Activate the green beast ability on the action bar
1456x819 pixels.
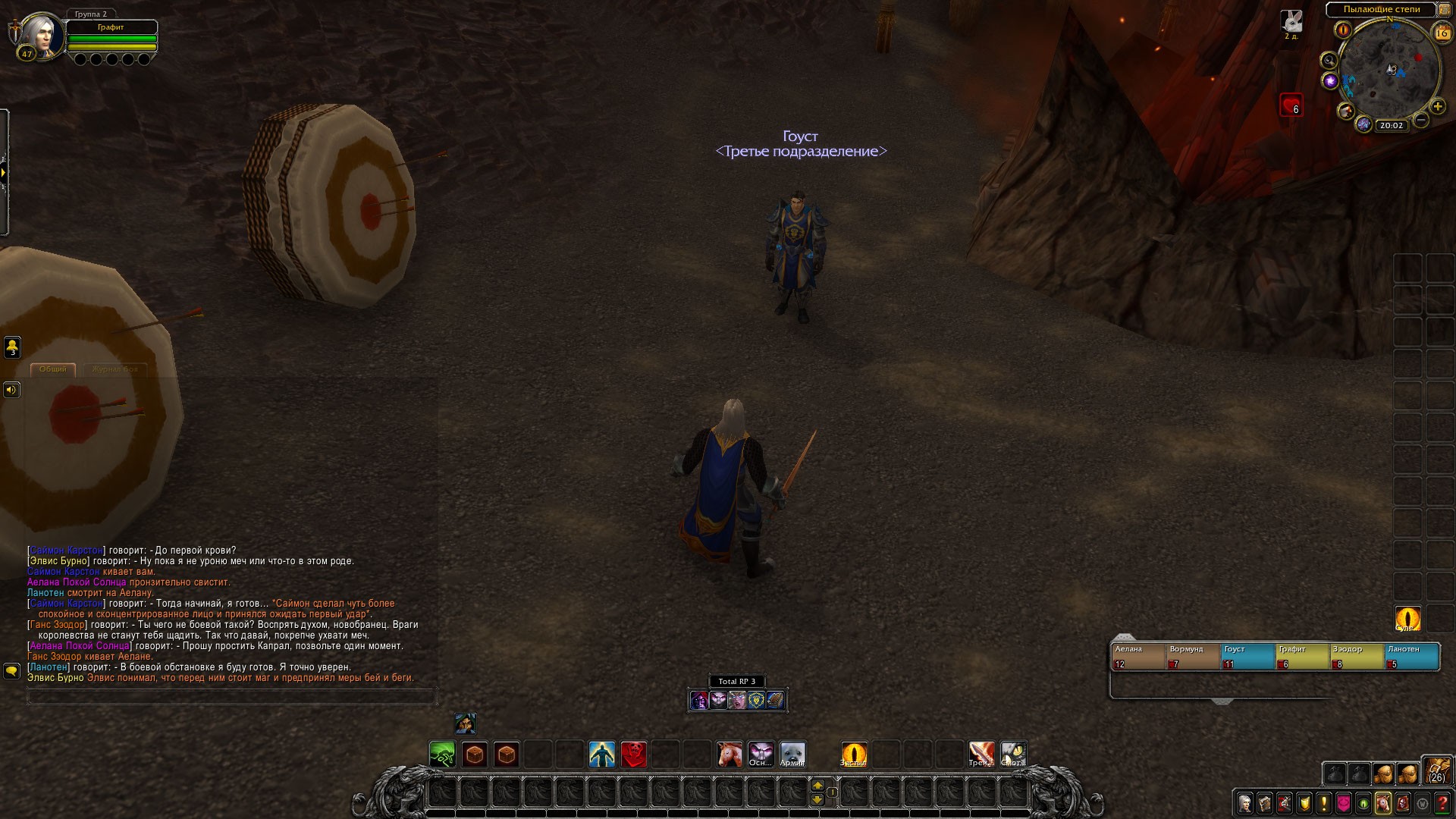point(442,755)
